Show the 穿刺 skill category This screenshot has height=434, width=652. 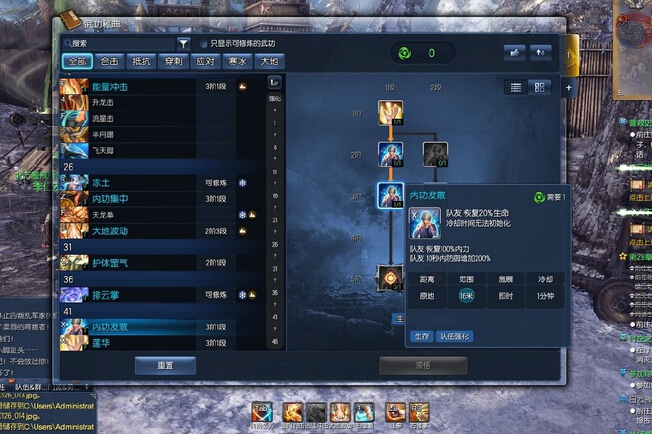(x=174, y=61)
